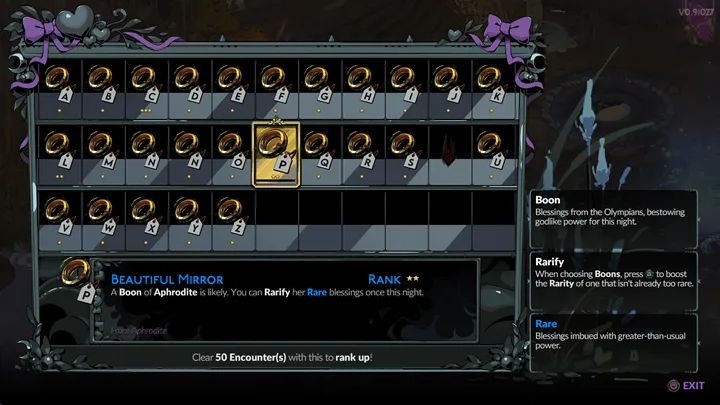Image resolution: width=720 pixels, height=405 pixels.
Task: Pick the keepsake with the Z tag
Action: click(232, 213)
